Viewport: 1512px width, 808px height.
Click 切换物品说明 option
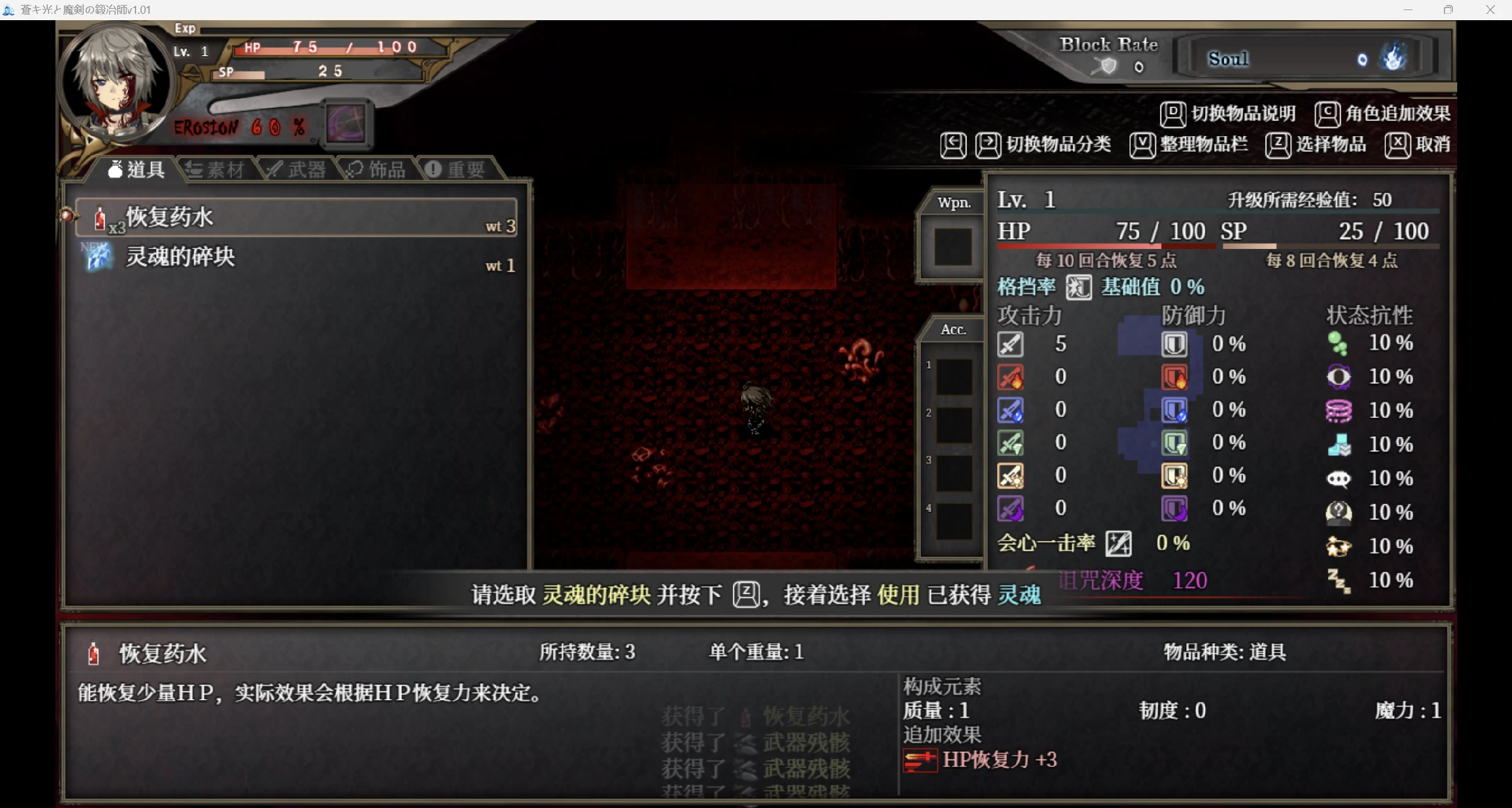click(x=1228, y=114)
